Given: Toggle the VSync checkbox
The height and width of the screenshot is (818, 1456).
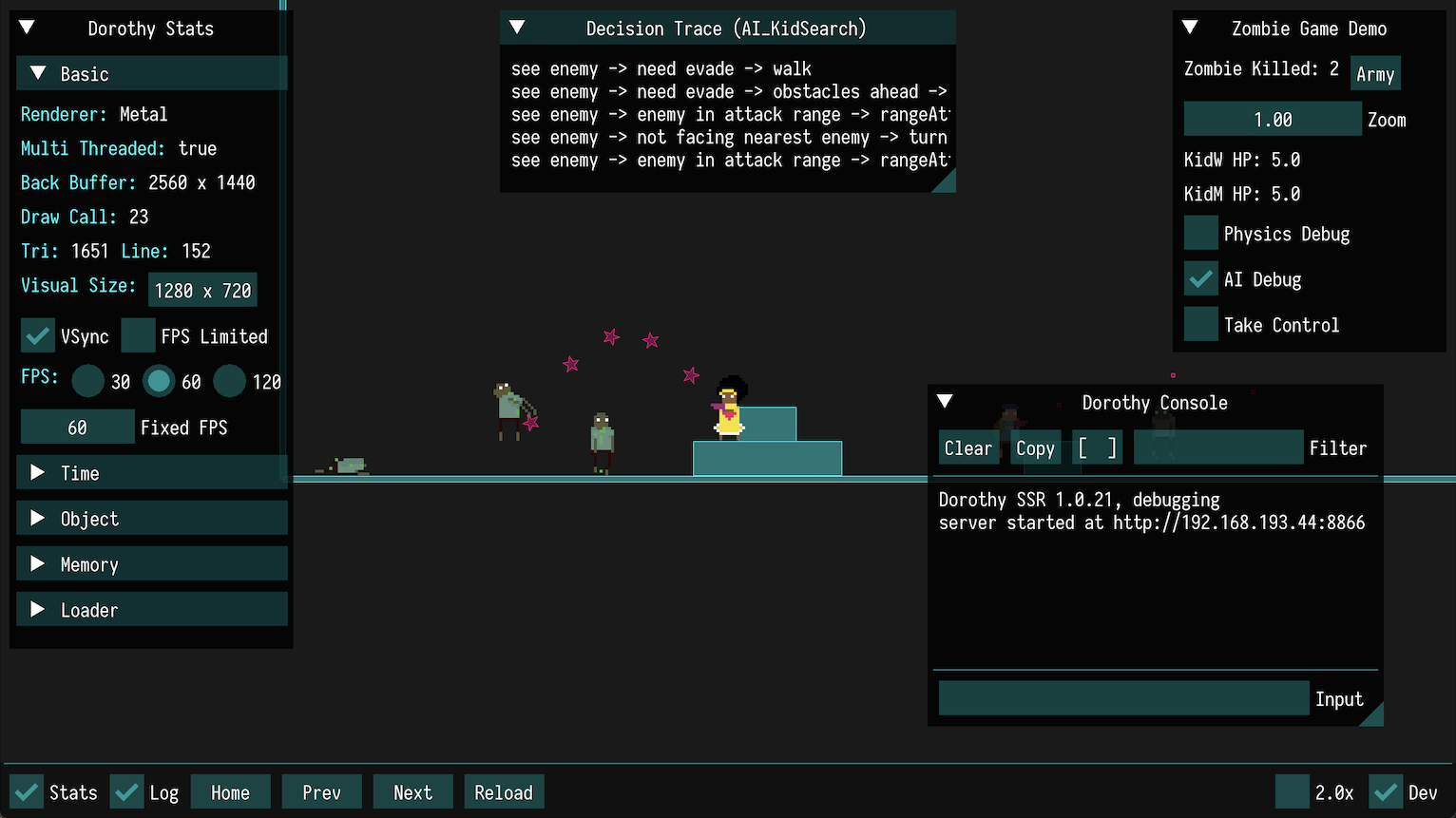Looking at the screenshot, I should click(38, 336).
